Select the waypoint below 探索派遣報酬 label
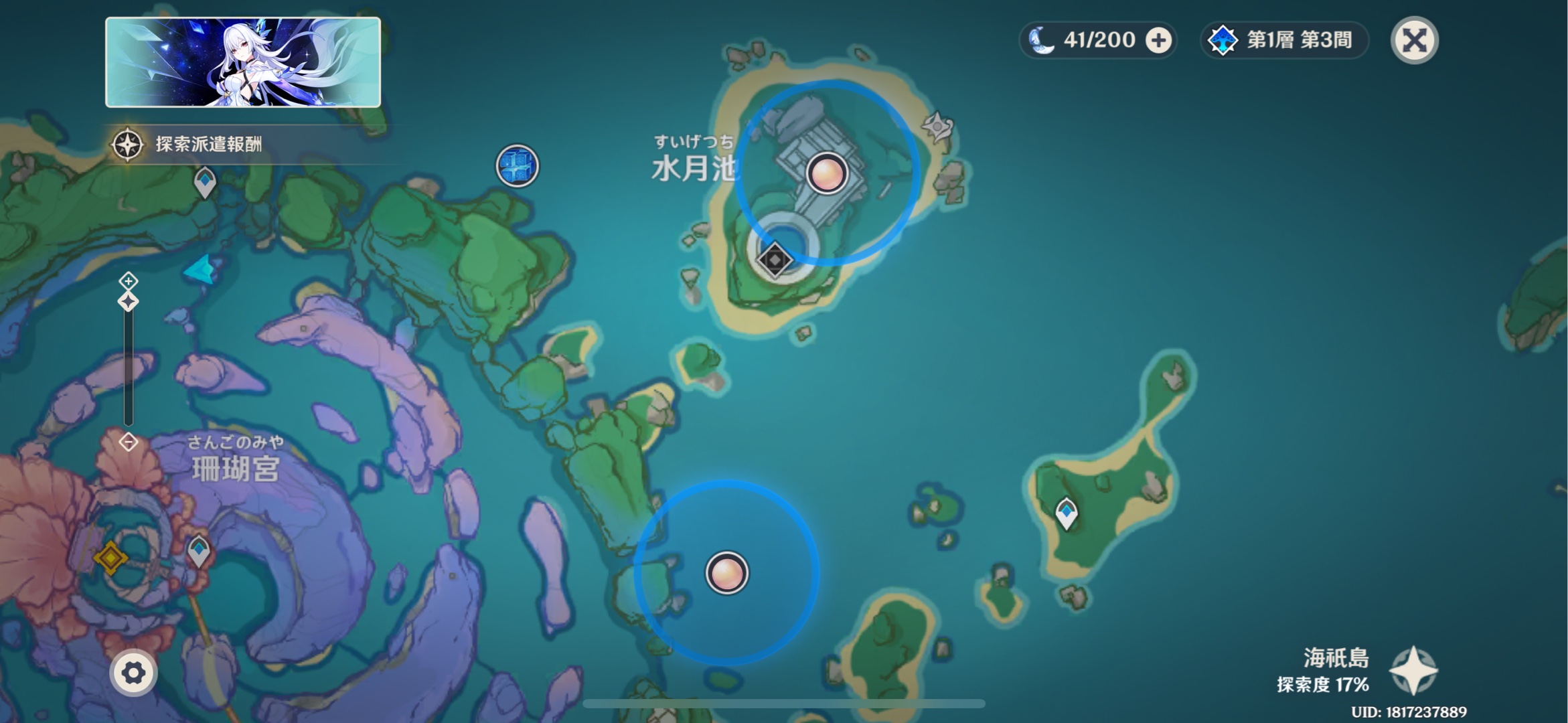1568x723 pixels. point(205,181)
